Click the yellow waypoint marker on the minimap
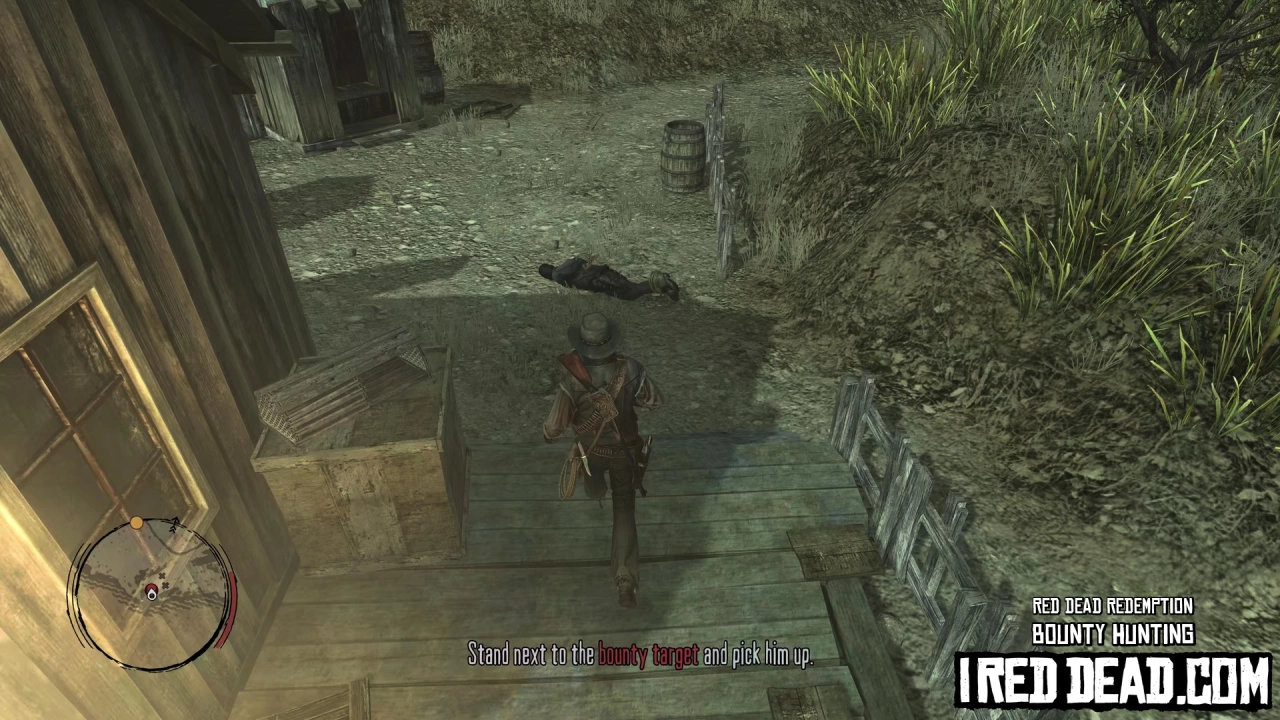Image resolution: width=1280 pixels, height=720 pixels. tap(136, 522)
